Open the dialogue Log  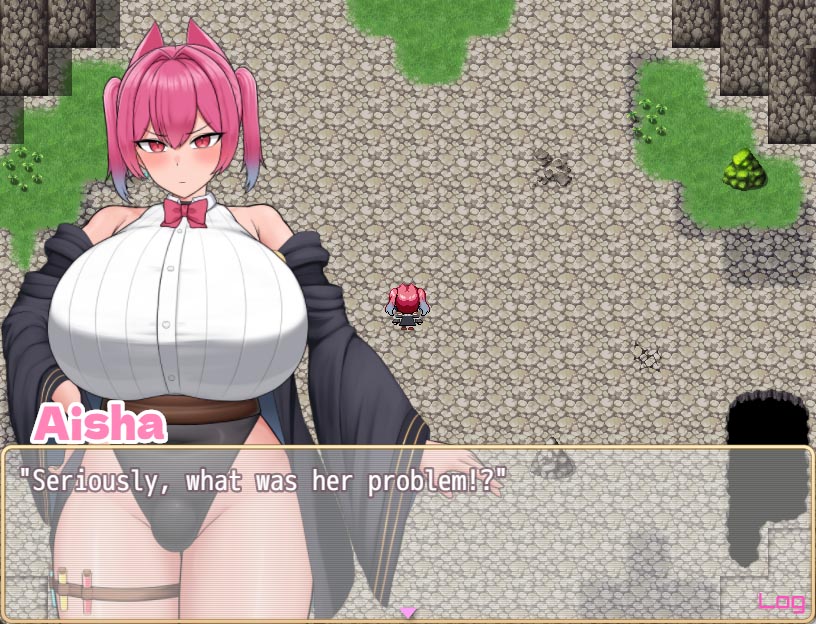point(781,601)
